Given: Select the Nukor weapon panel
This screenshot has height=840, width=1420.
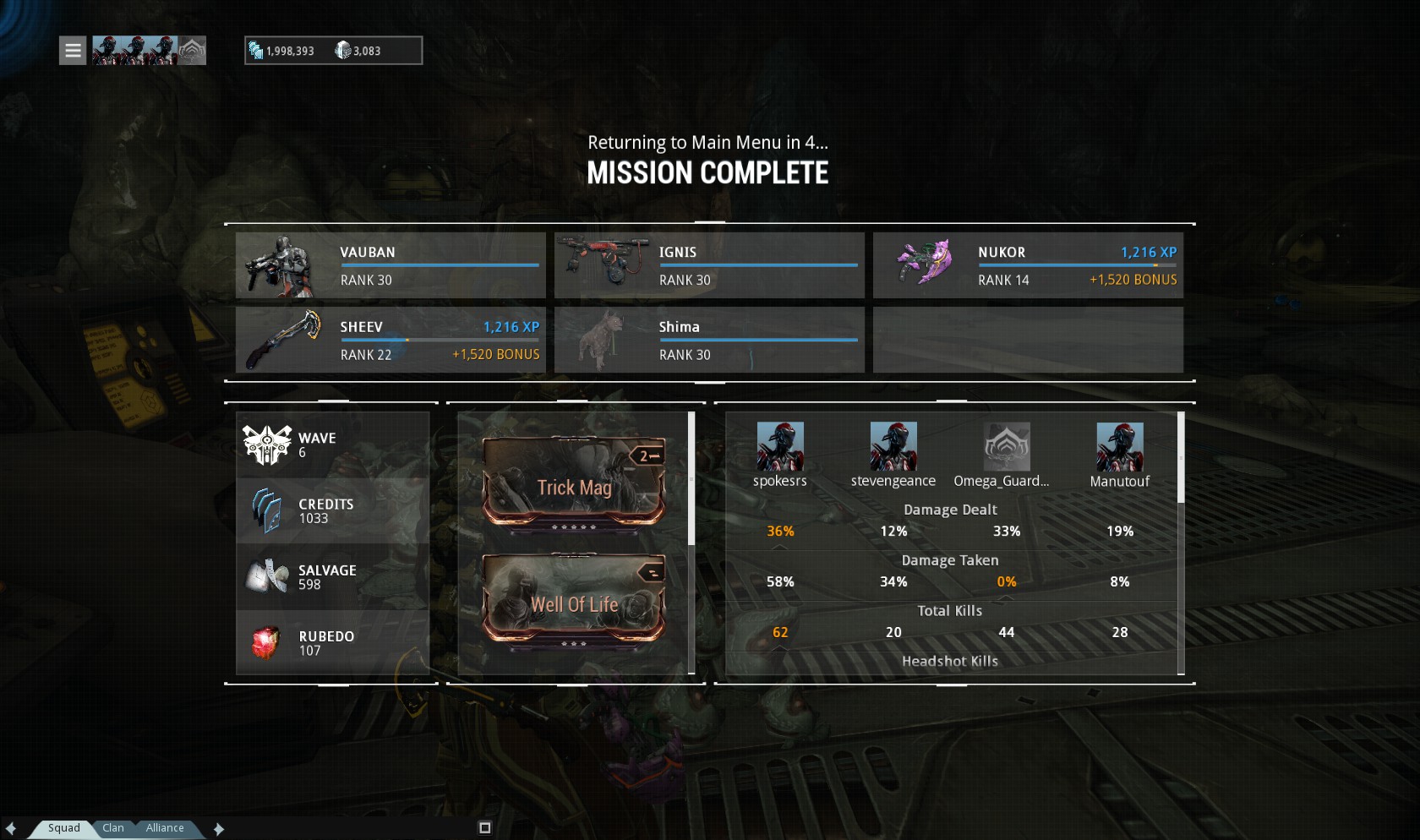Looking at the screenshot, I should click(1028, 265).
